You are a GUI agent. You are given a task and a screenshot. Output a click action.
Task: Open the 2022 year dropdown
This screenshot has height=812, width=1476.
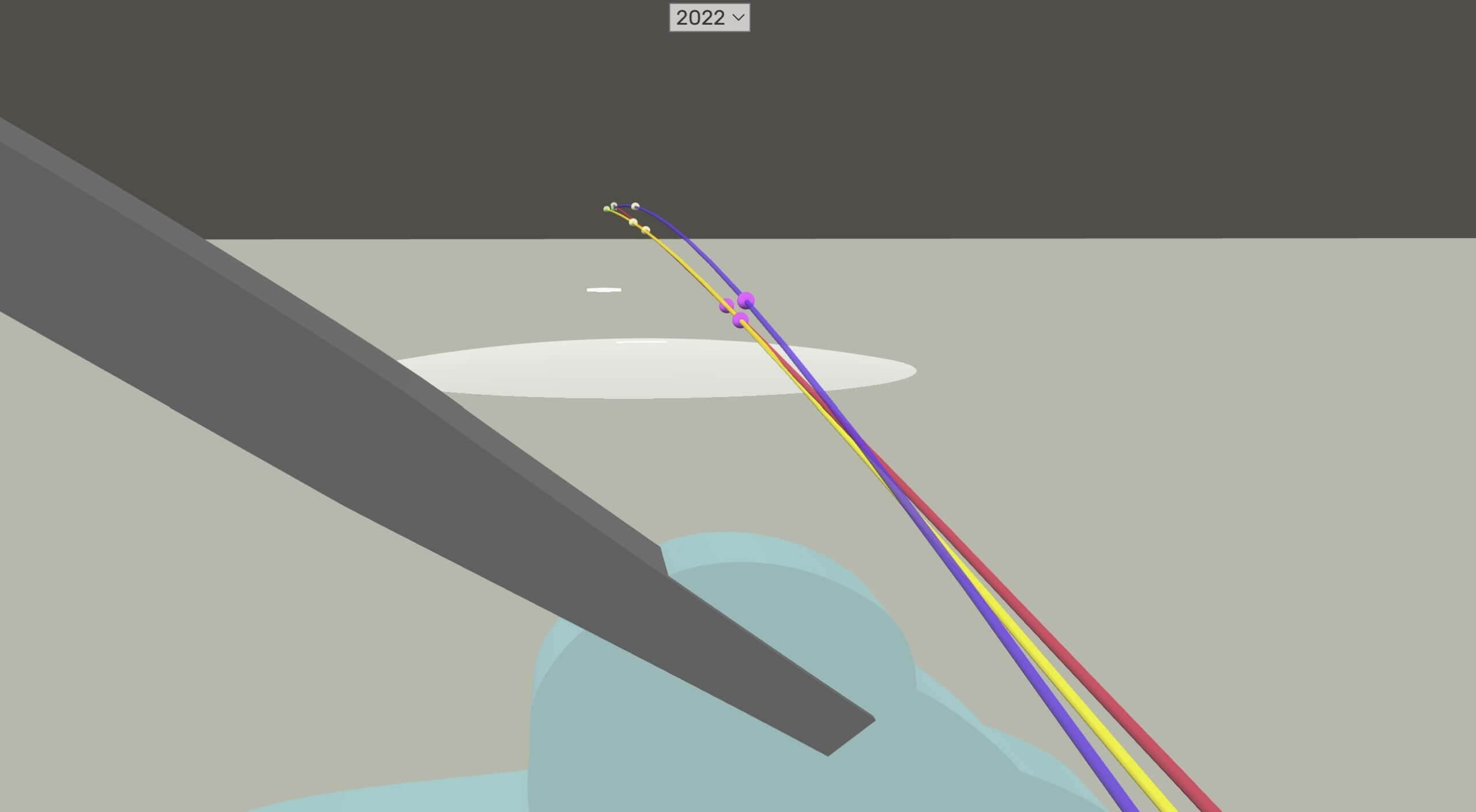pos(709,18)
